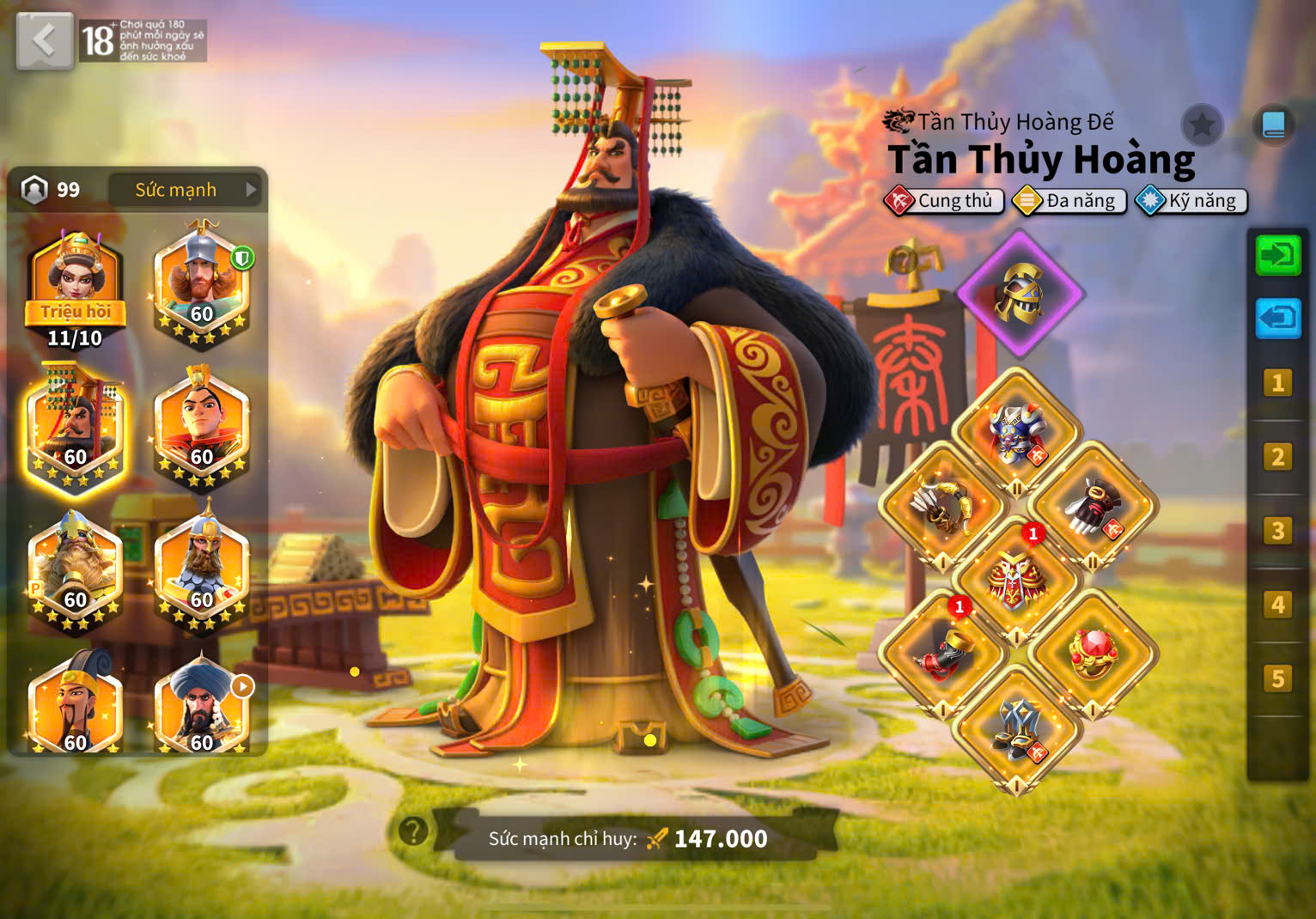Select the Kỹ năng talent tag
This screenshot has height=919, width=1316.
click(x=1191, y=201)
